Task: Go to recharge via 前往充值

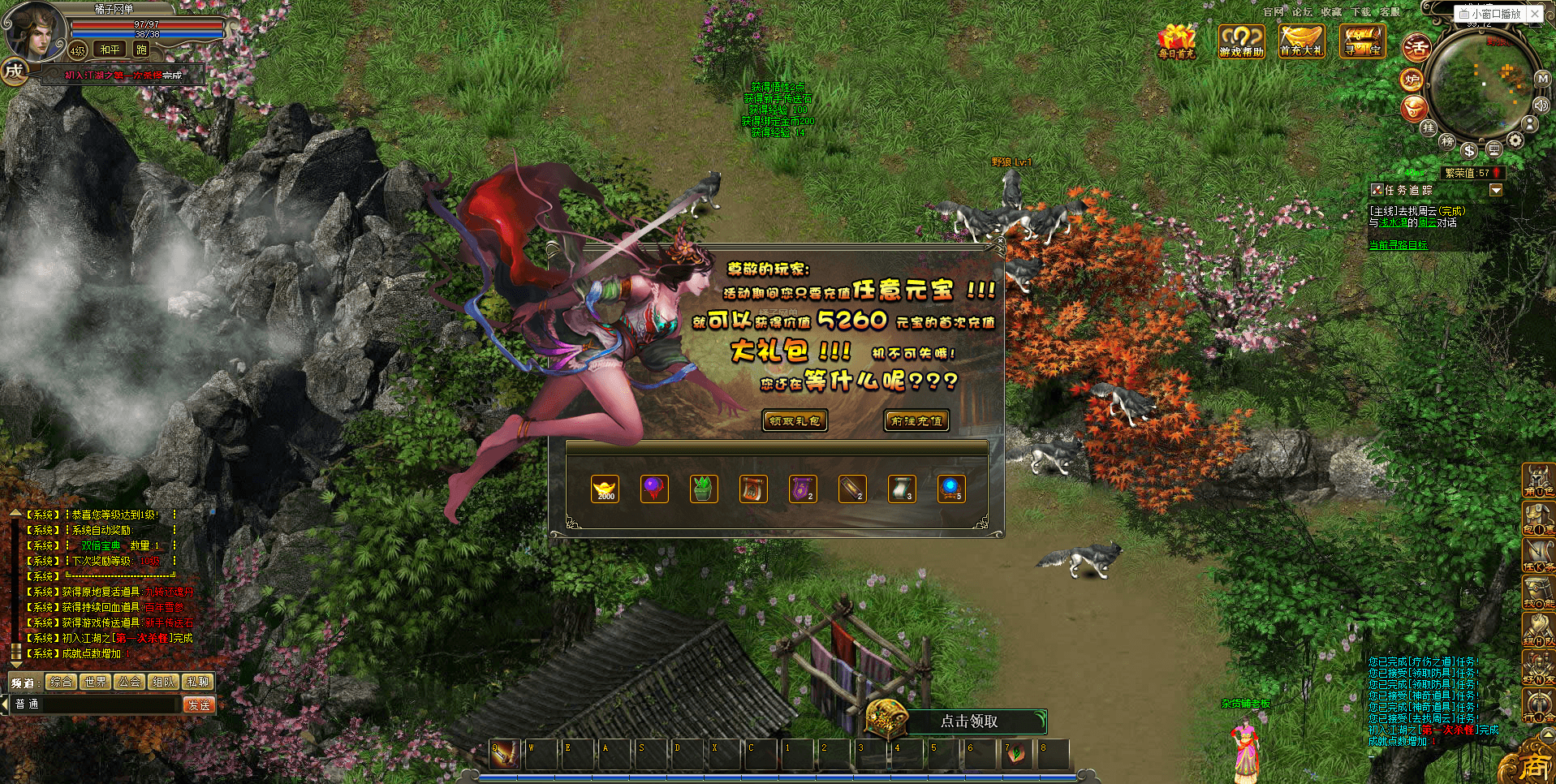Action: click(916, 420)
